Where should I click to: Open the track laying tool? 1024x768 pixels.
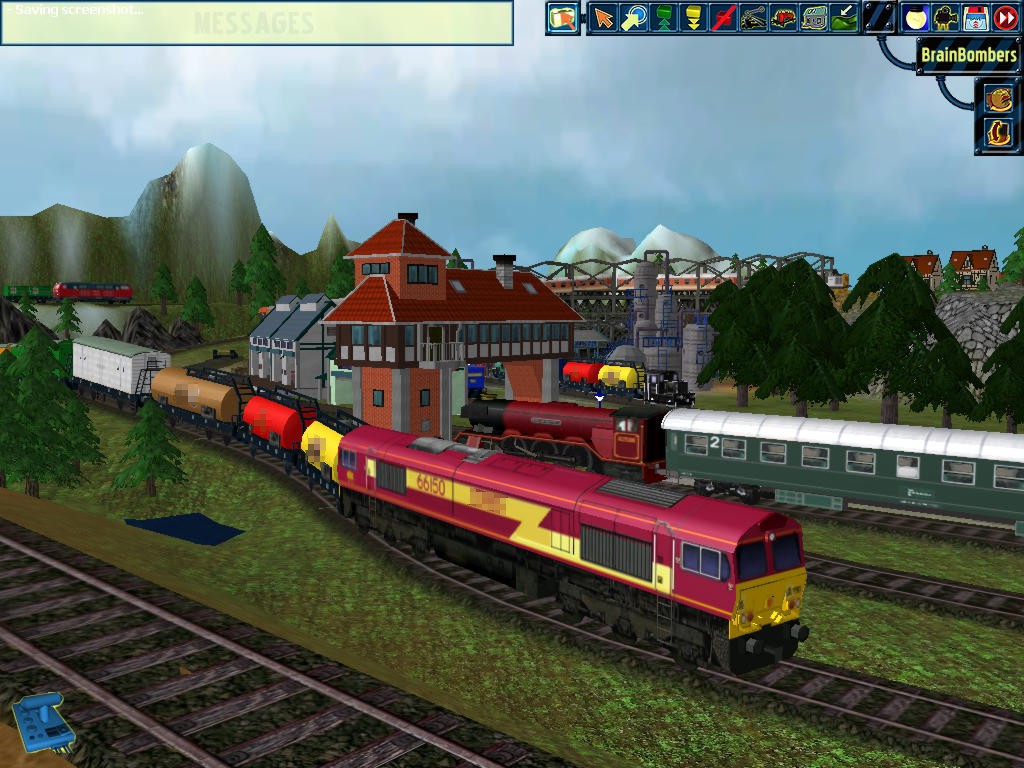coord(753,18)
